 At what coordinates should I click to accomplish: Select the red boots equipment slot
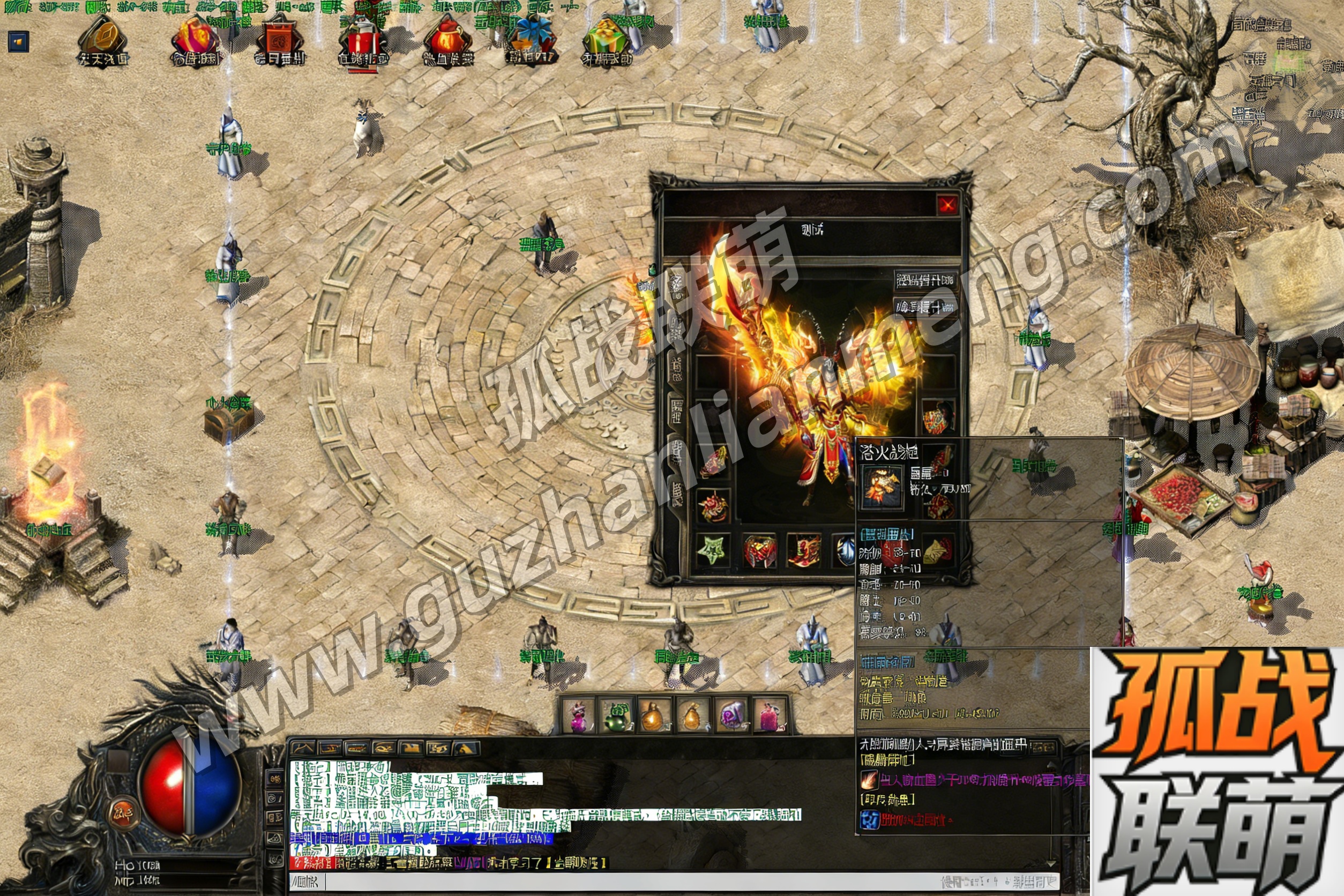click(804, 551)
